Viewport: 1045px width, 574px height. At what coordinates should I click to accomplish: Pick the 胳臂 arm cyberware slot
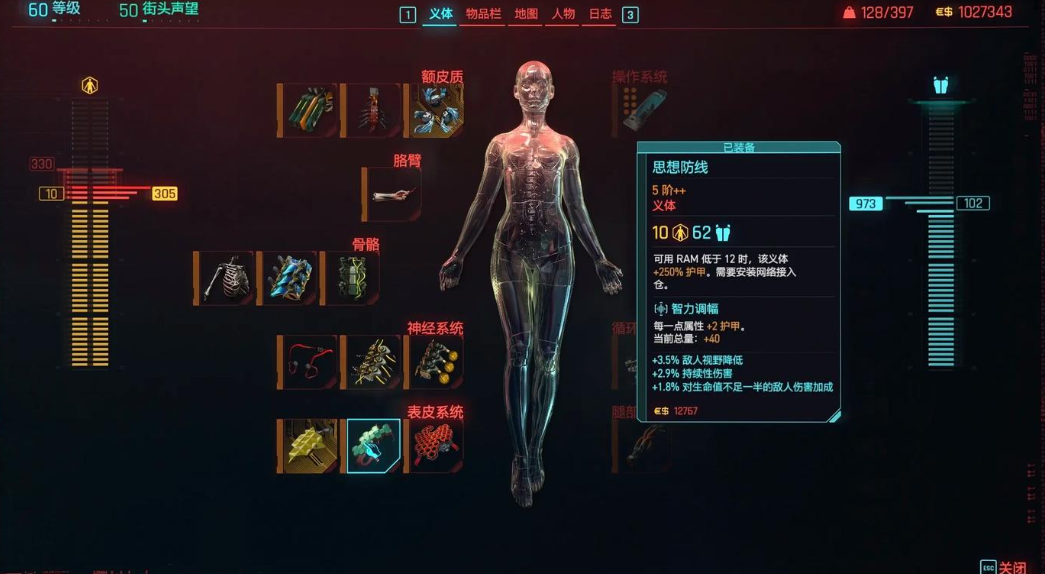[x=392, y=194]
